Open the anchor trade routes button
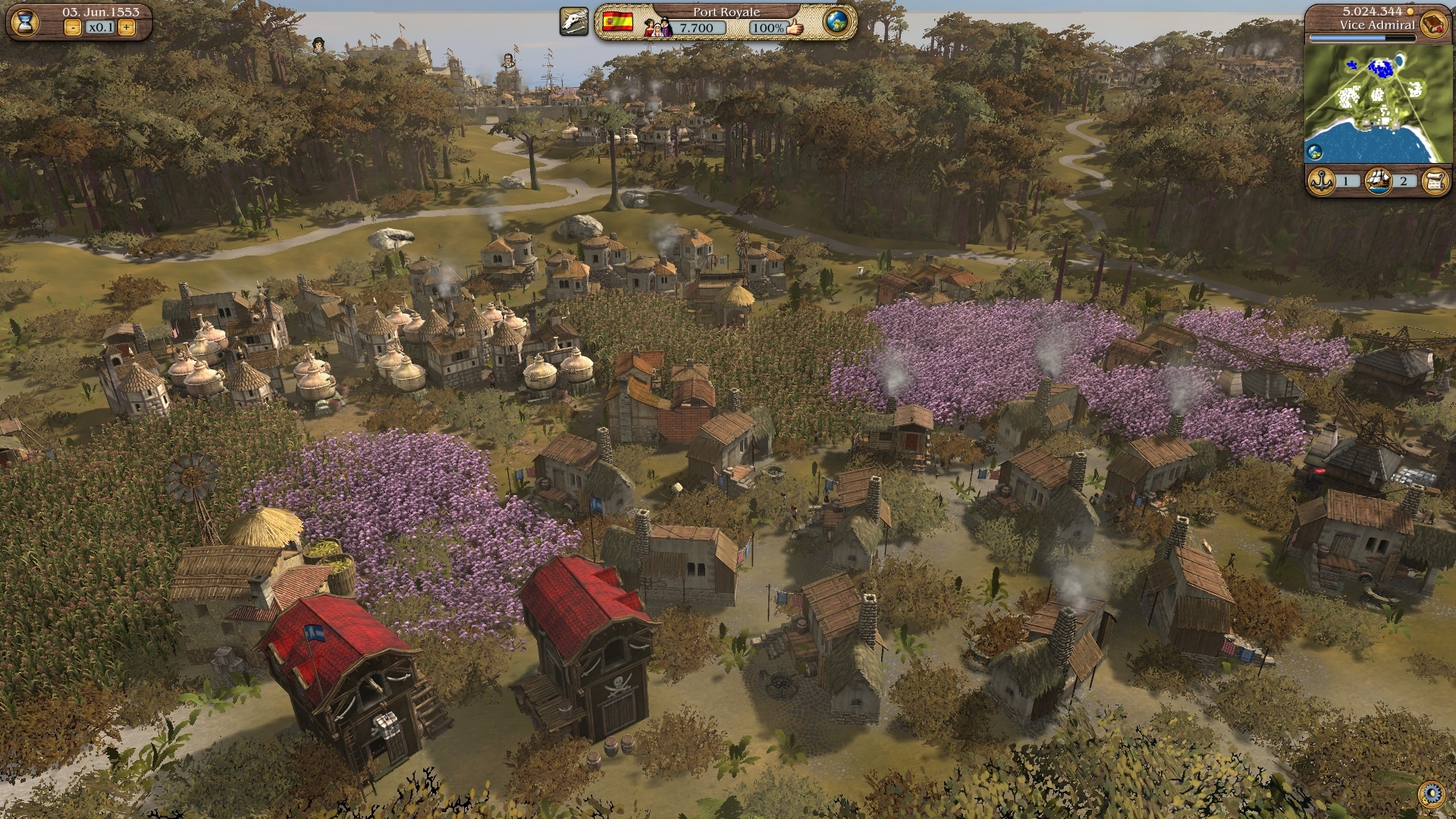1456x819 pixels. (x=1322, y=181)
